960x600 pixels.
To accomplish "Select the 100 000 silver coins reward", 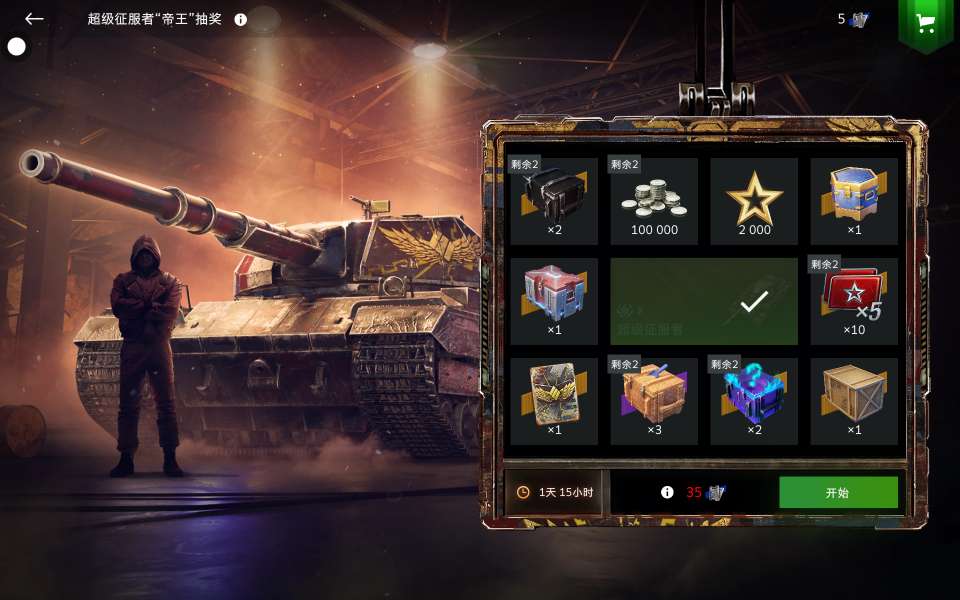I will pos(654,201).
